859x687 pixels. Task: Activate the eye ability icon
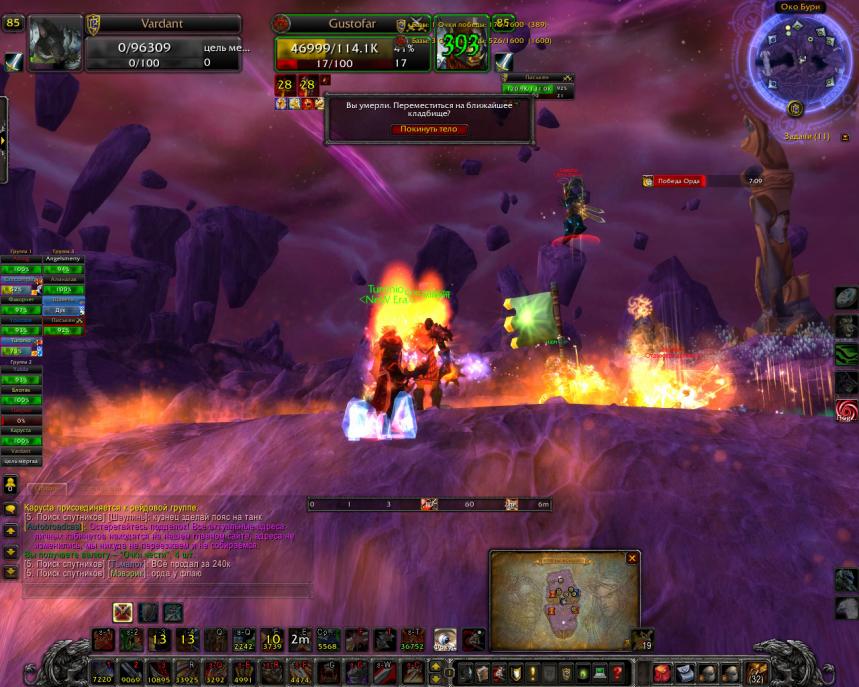pos(444,640)
